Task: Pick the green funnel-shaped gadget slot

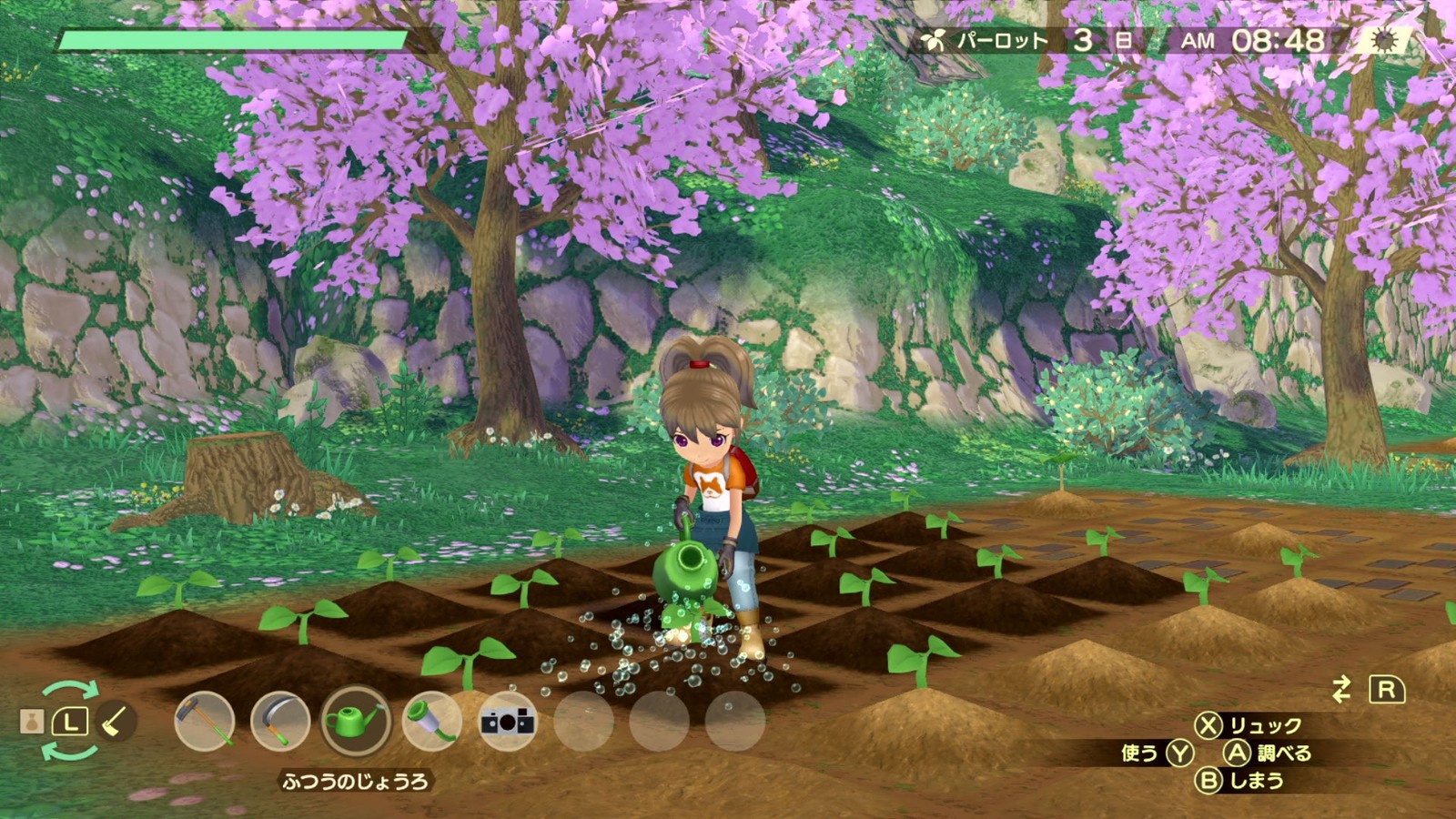Action: (431, 722)
